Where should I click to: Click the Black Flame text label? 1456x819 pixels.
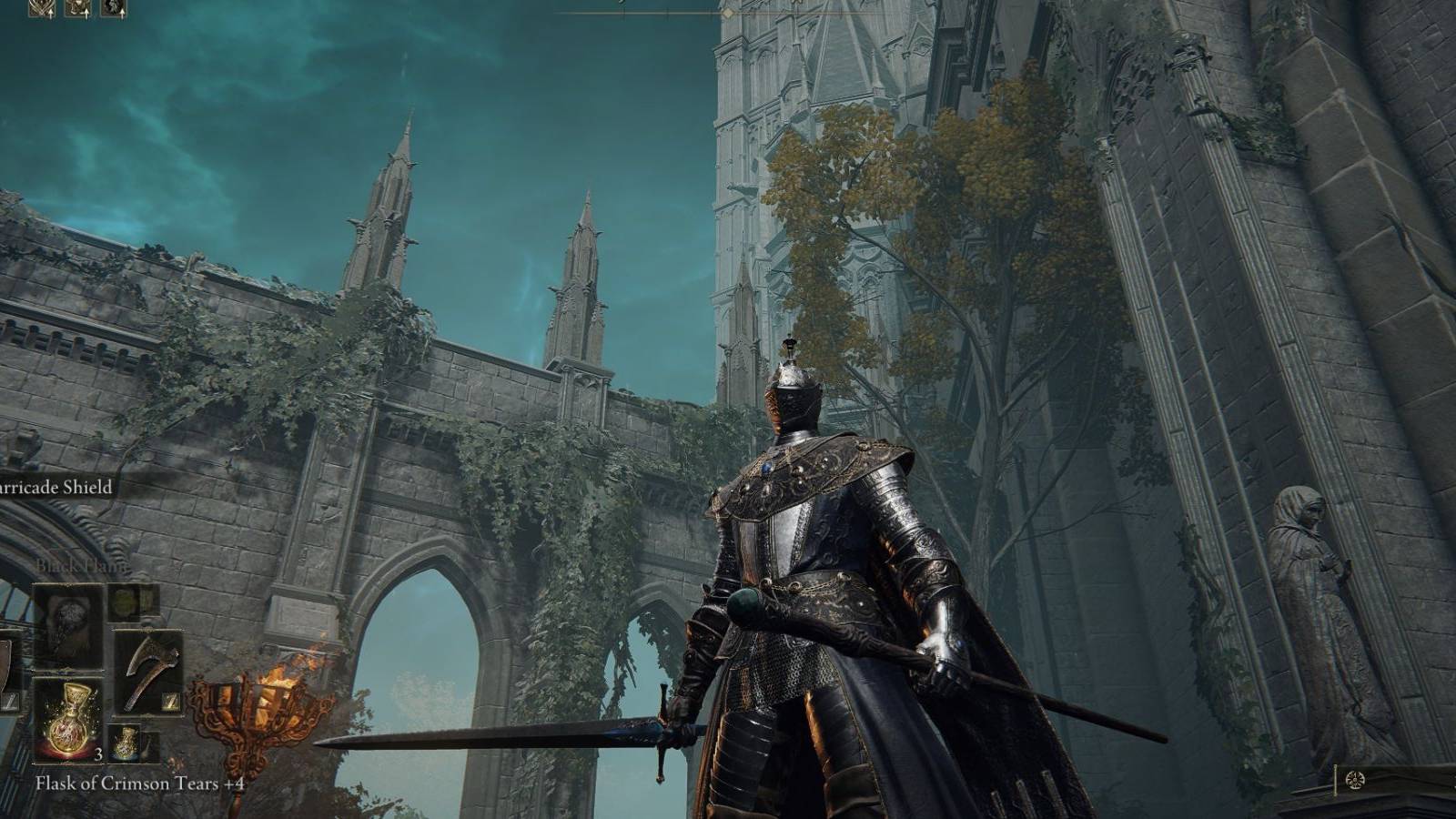[82, 564]
